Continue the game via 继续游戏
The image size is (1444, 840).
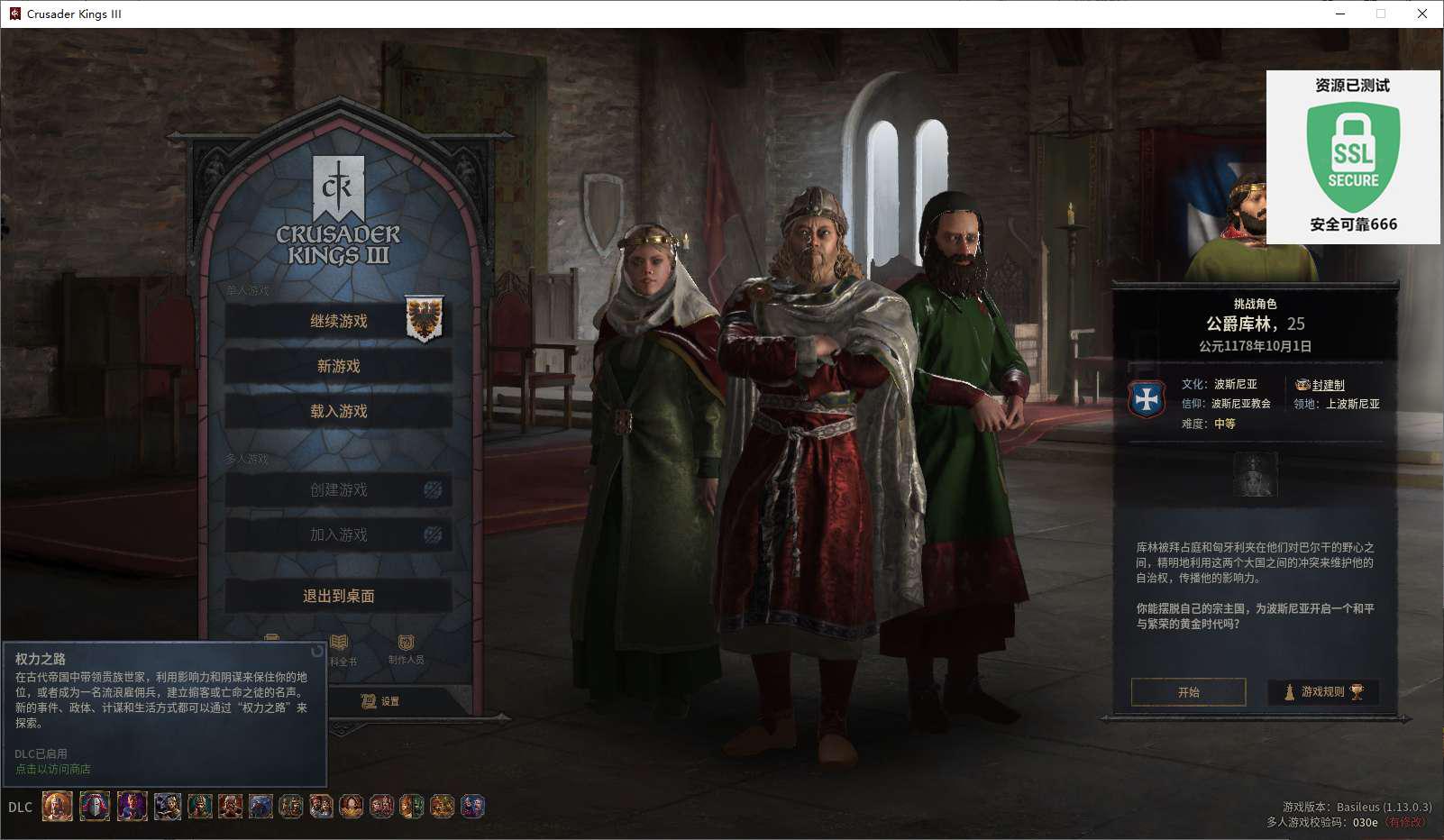point(338,321)
